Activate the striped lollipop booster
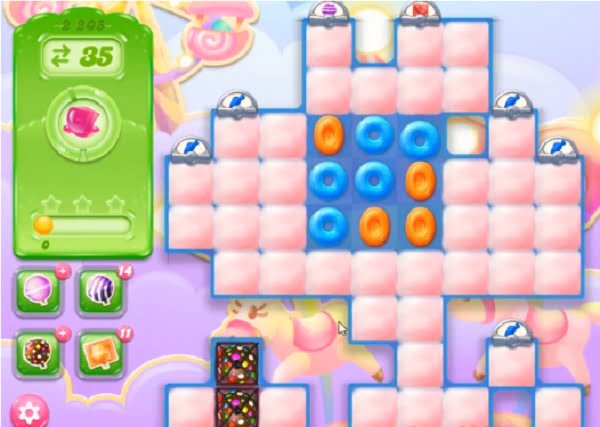600x427 pixels. click(97, 290)
